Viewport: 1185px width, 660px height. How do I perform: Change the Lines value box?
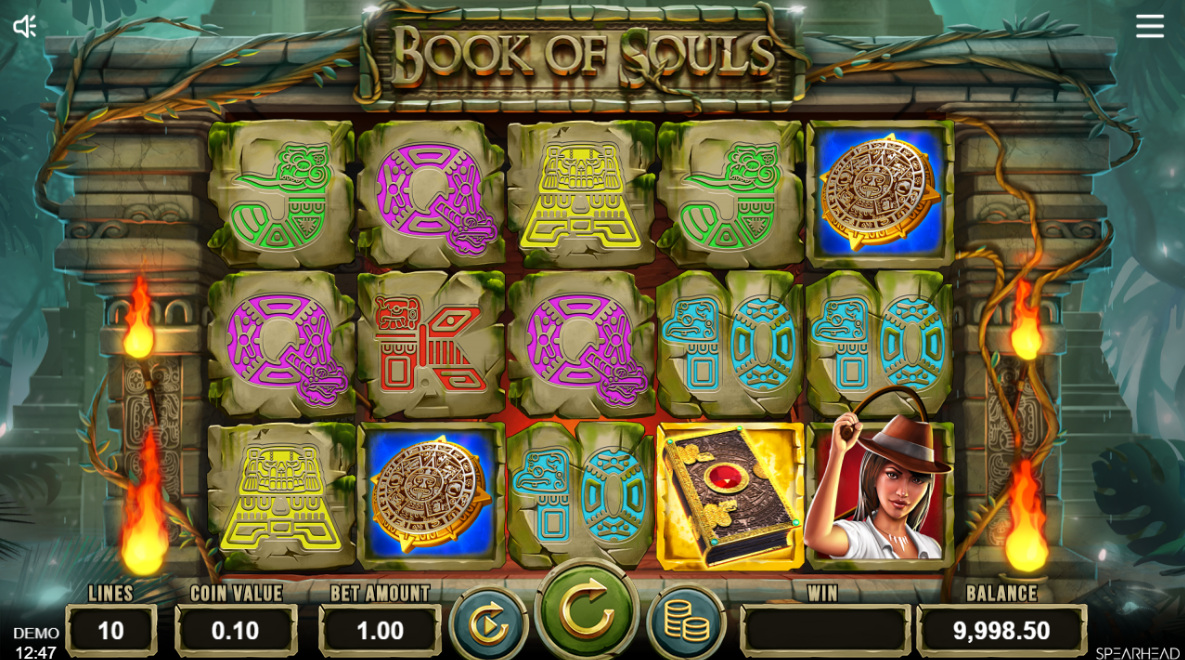click(x=111, y=631)
